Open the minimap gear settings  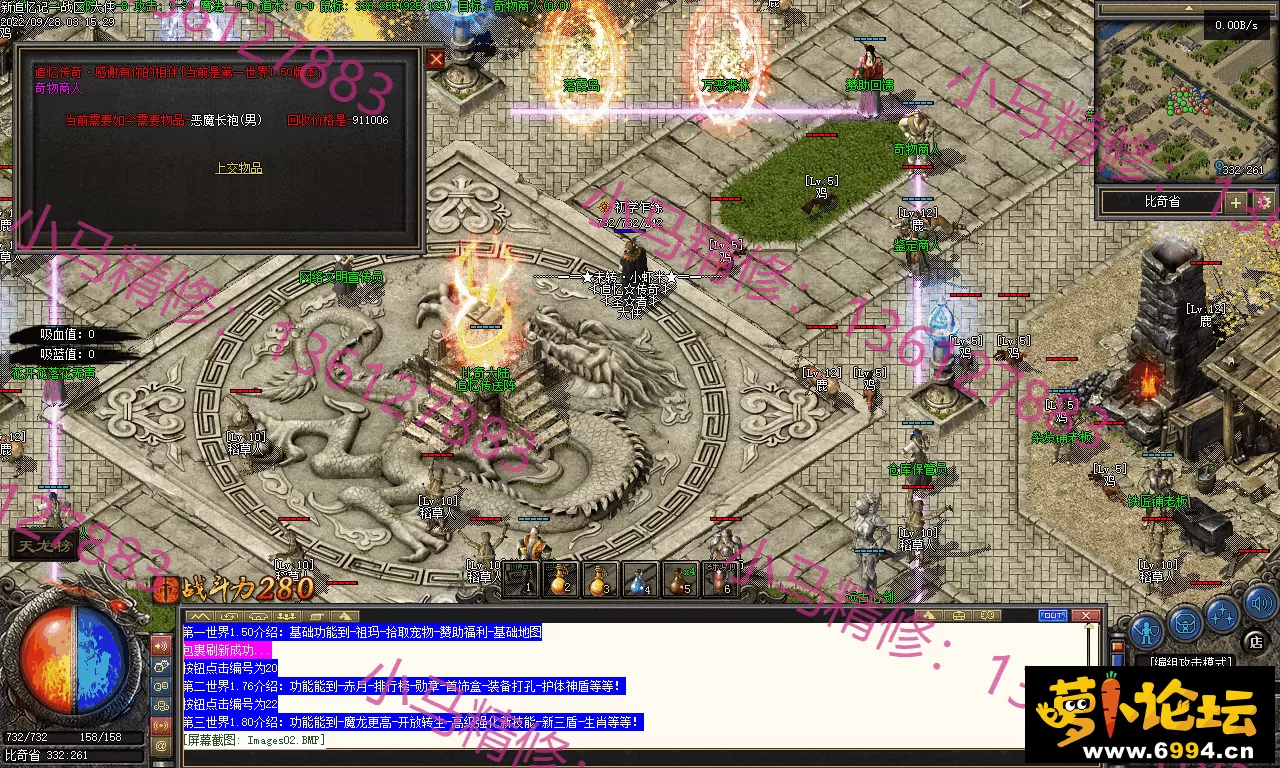1264,202
